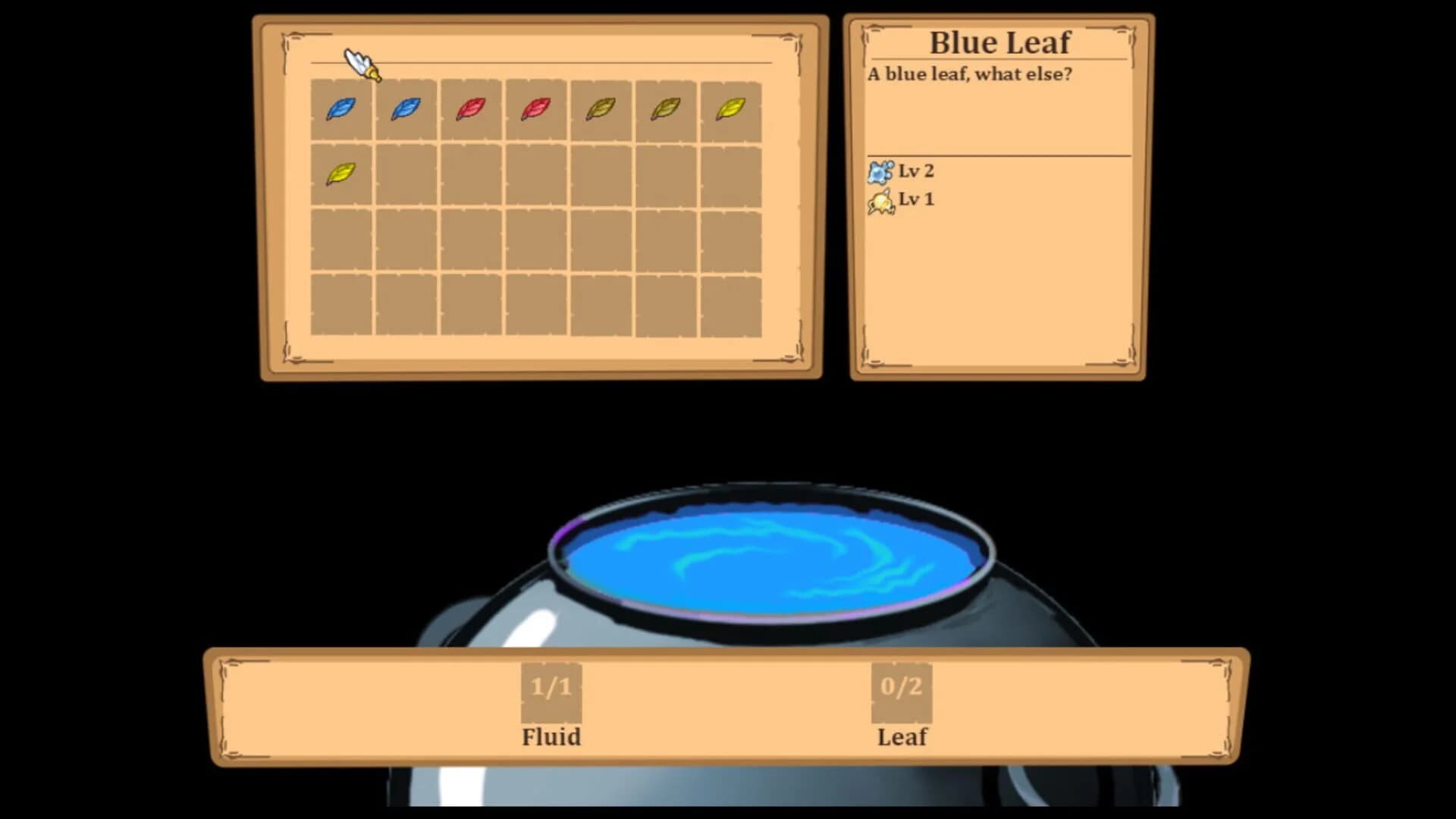Click the Leaf label on the bottom bar
Image resolution: width=1456 pixels, height=819 pixels.
(x=902, y=736)
